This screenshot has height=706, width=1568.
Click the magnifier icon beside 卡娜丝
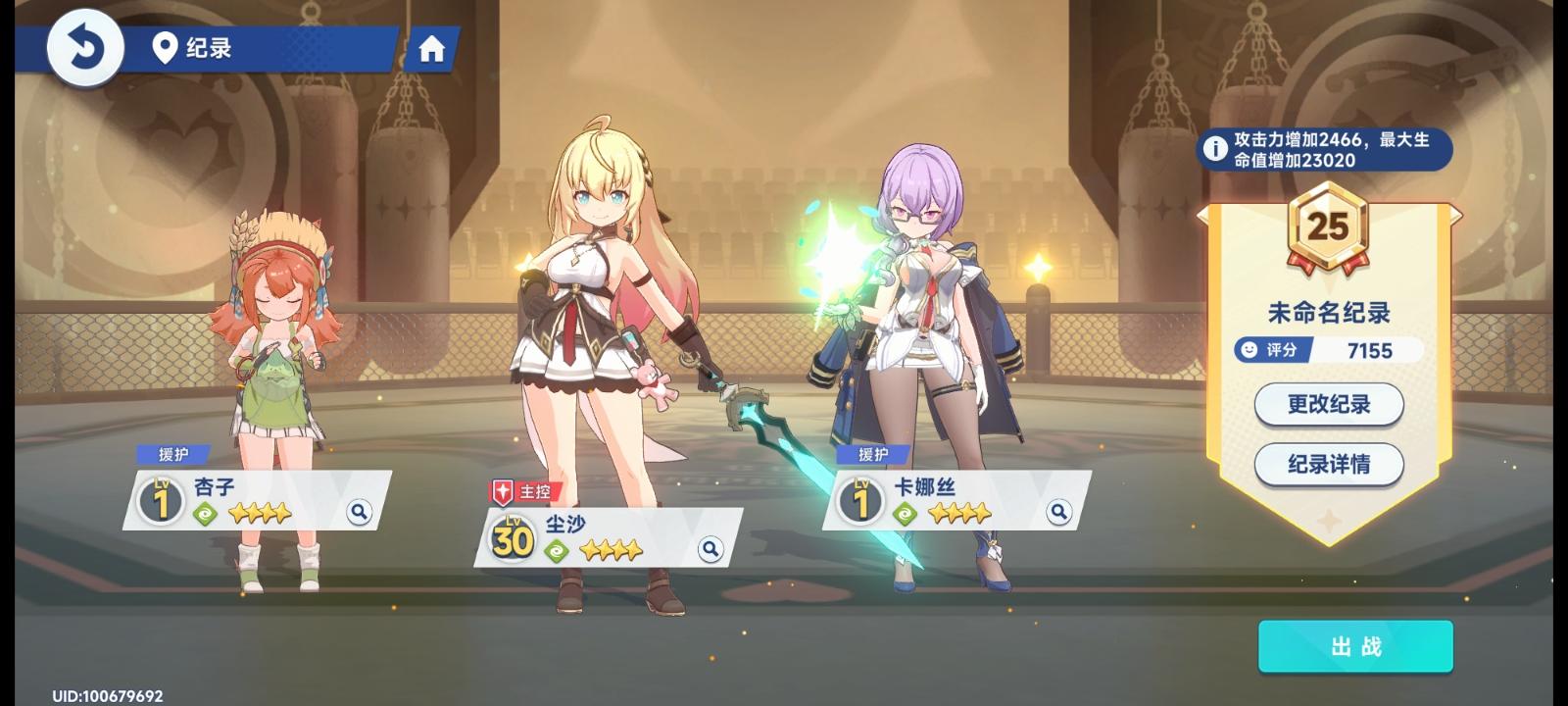[1058, 512]
